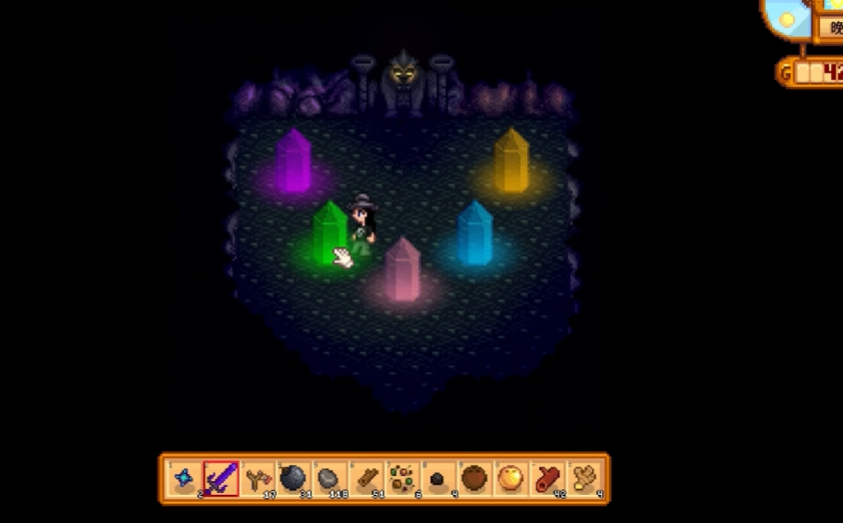Pick the golden orange fruit slot
The height and width of the screenshot is (523, 843).
coord(510,479)
